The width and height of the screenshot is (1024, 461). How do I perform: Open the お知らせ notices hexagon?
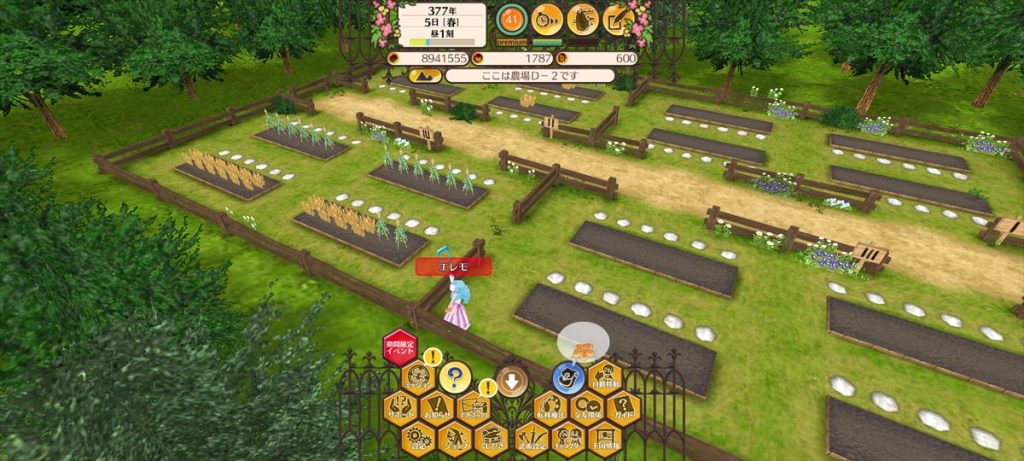[x=437, y=408]
